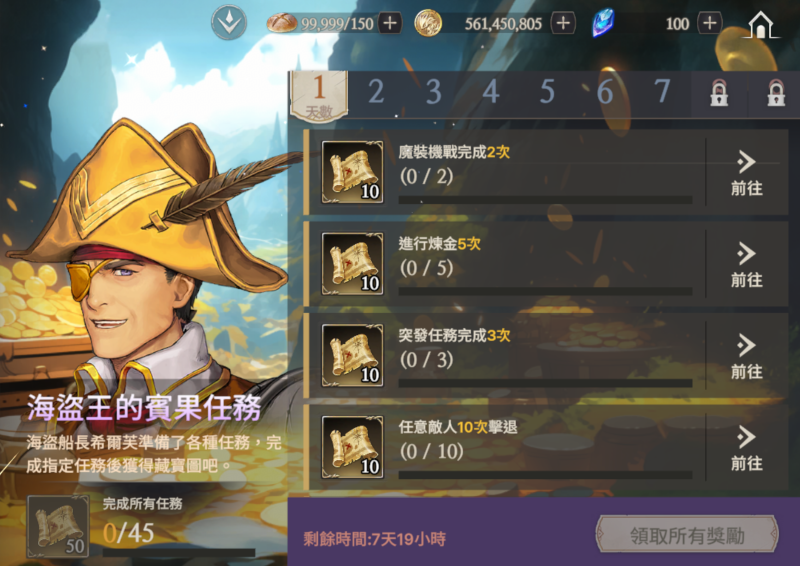
Task: Switch to day 7 tab
Action: pyautogui.click(x=661, y=93)
